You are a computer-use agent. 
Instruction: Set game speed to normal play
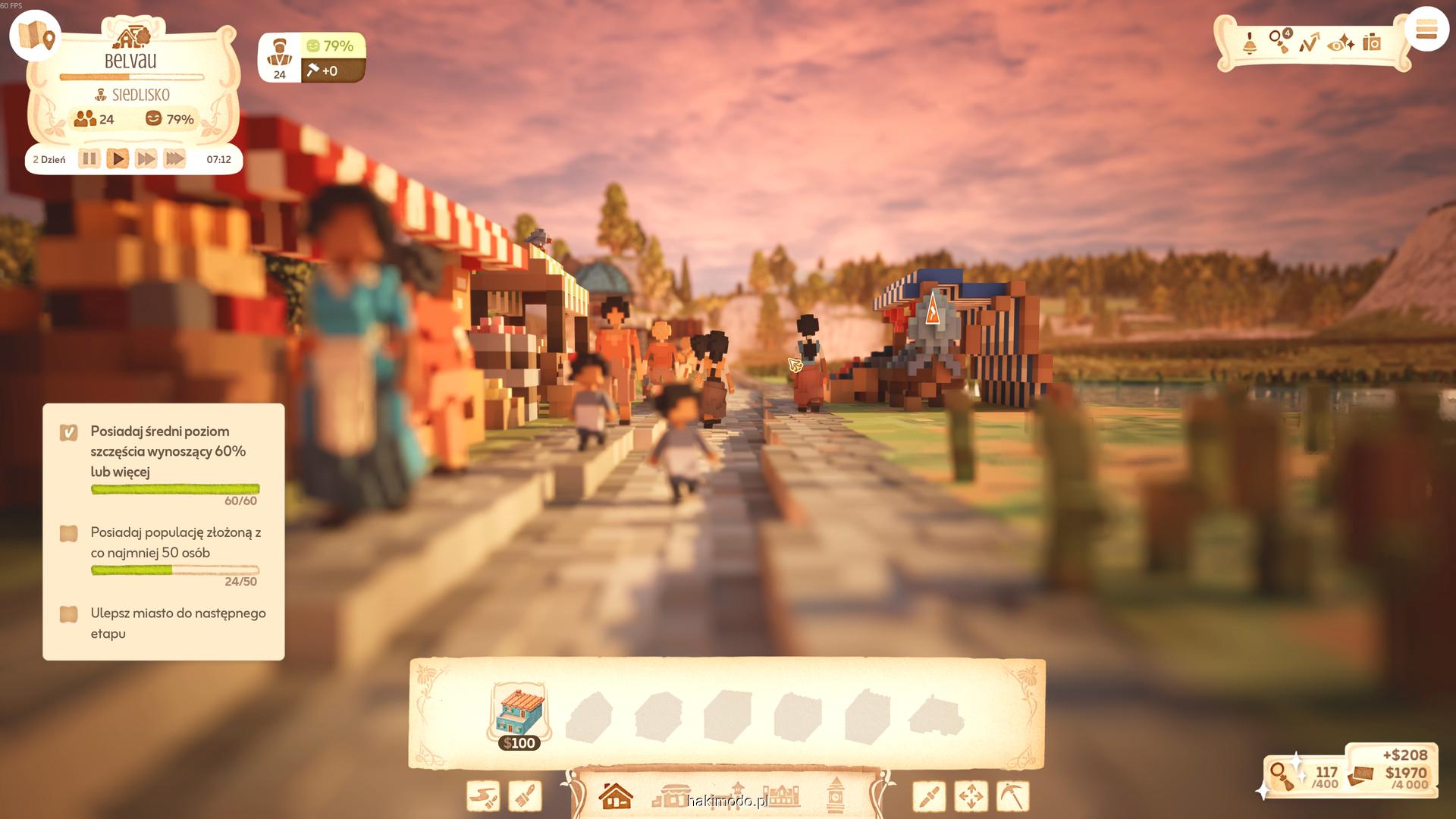[118, 159]
